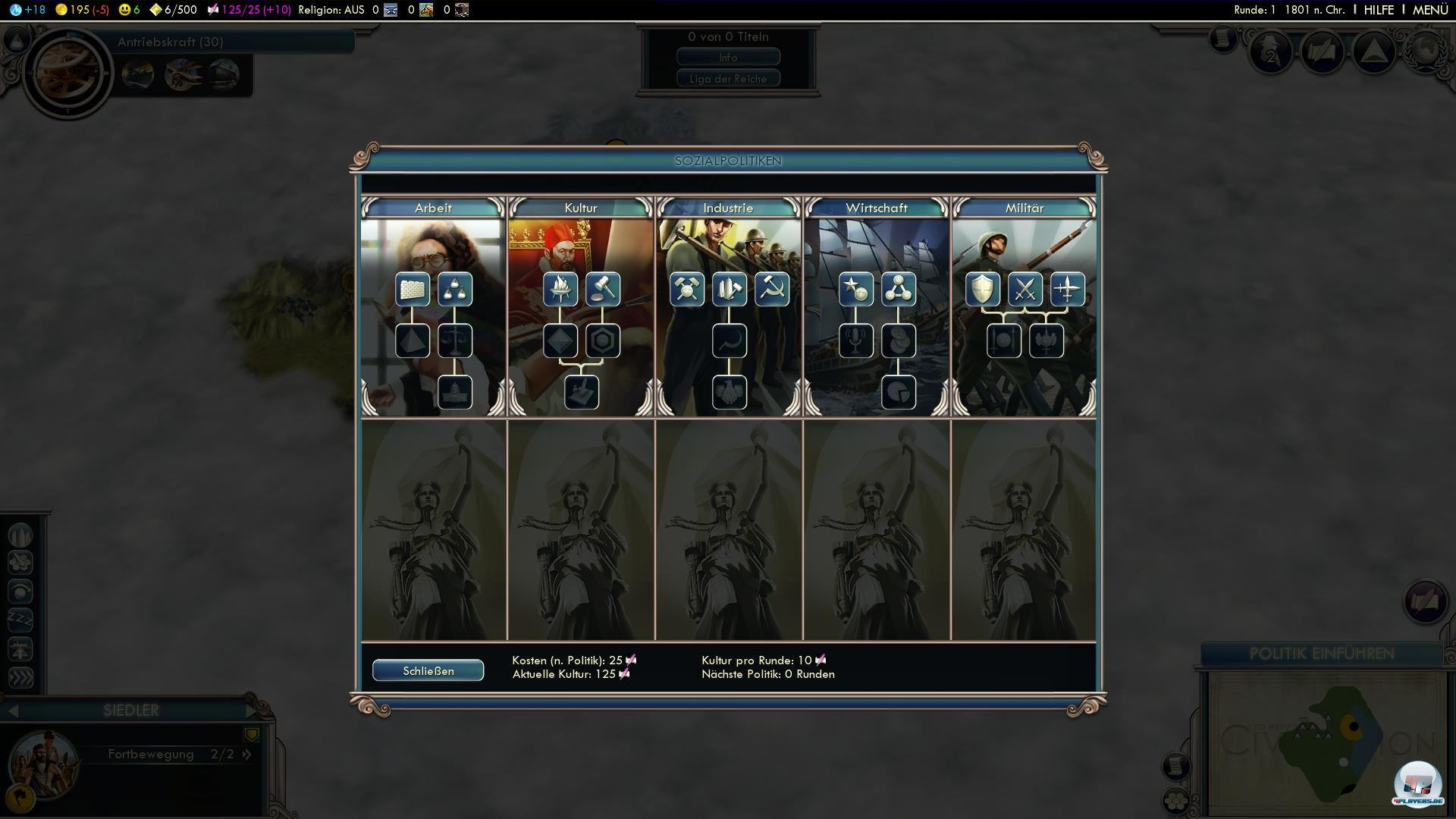The width and height of the screenshot is (1456, 819).
Task: Select the Kultur policy branch header
Action: (581, 208)
